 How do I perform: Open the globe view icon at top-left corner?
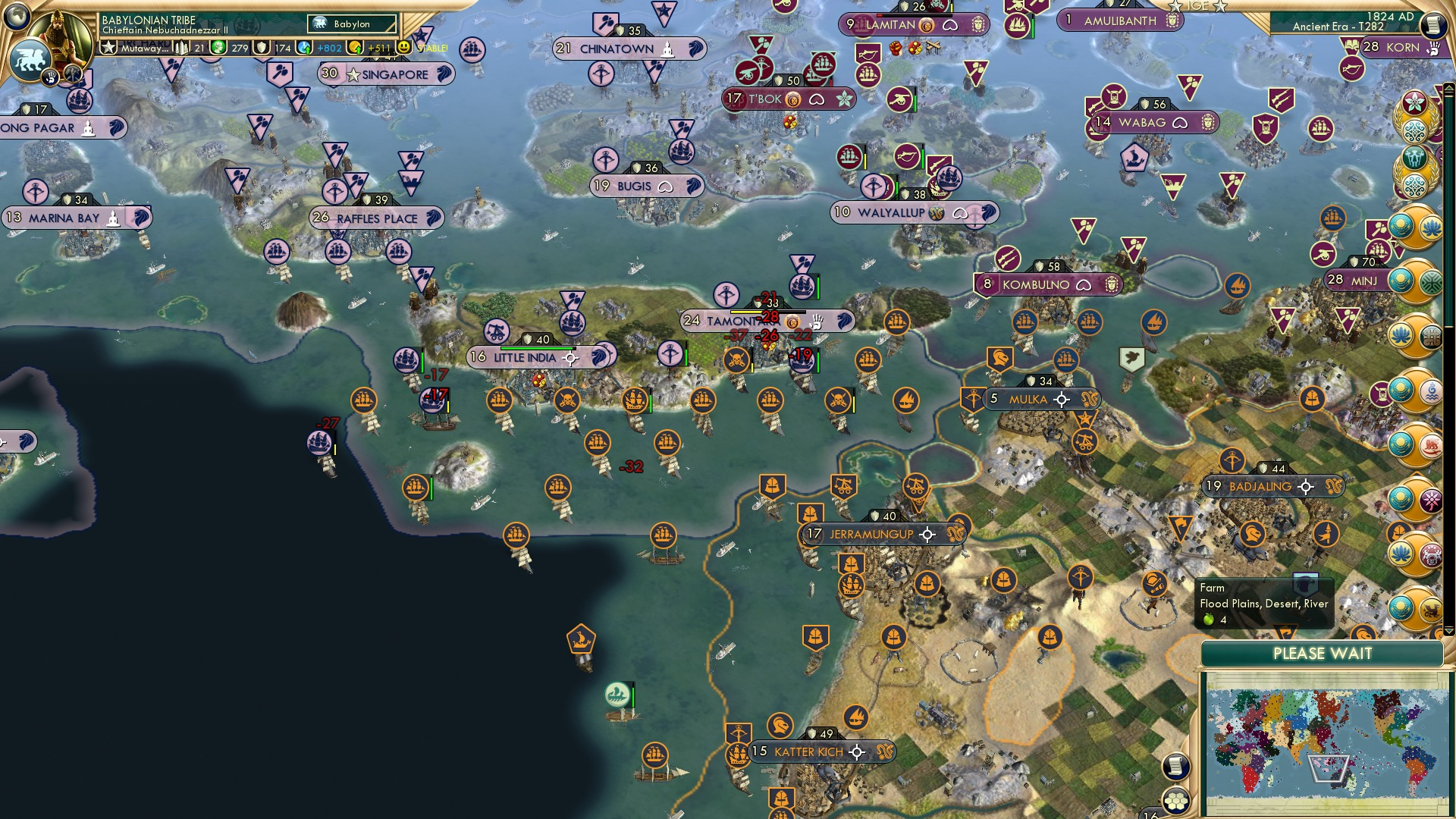click(x=15, y=17)
